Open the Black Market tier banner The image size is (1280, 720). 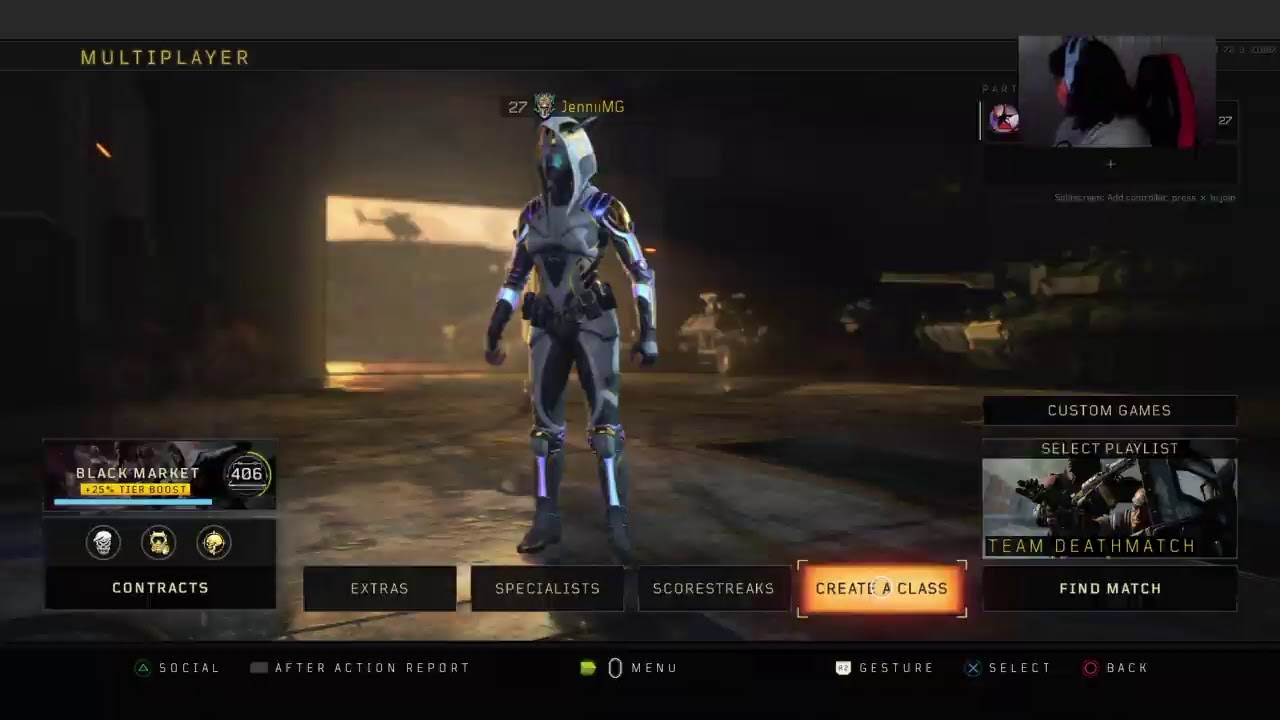click(x=160, y=475)
